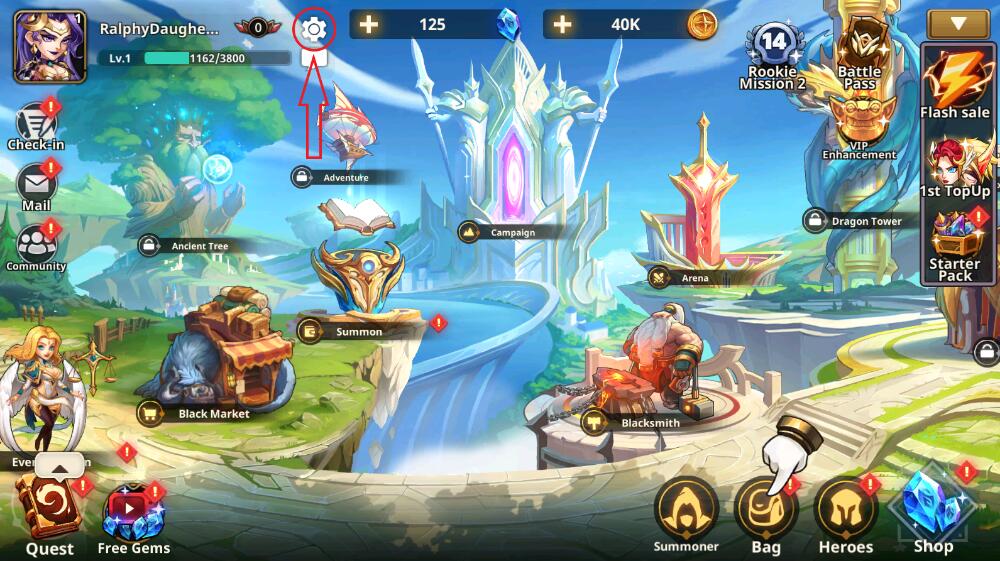Open the Bag inventory
1000x561 pixels.
pyautogui.click(x=765, y=511)
